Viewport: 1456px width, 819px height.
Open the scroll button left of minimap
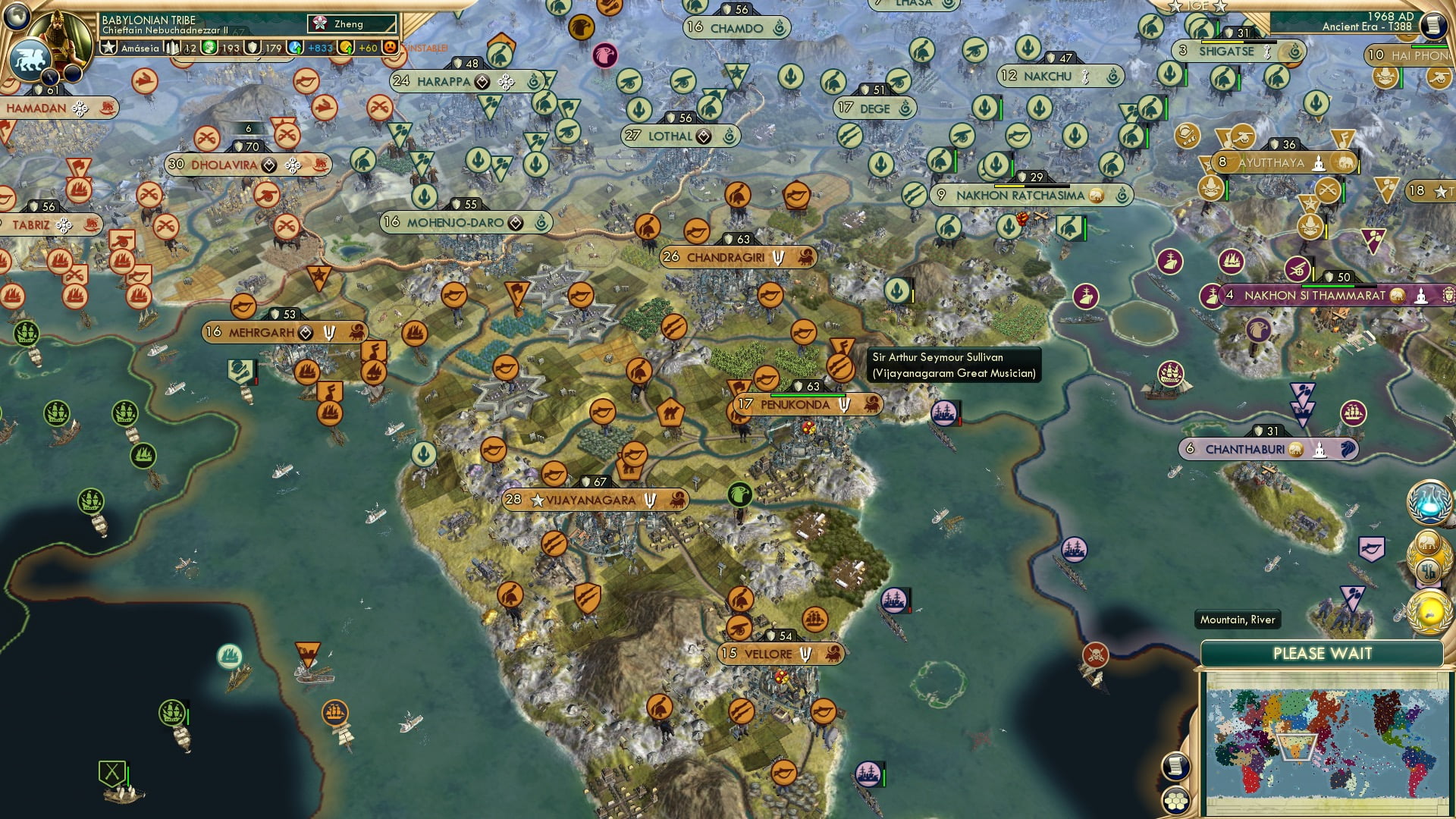tap(1175, 767)
